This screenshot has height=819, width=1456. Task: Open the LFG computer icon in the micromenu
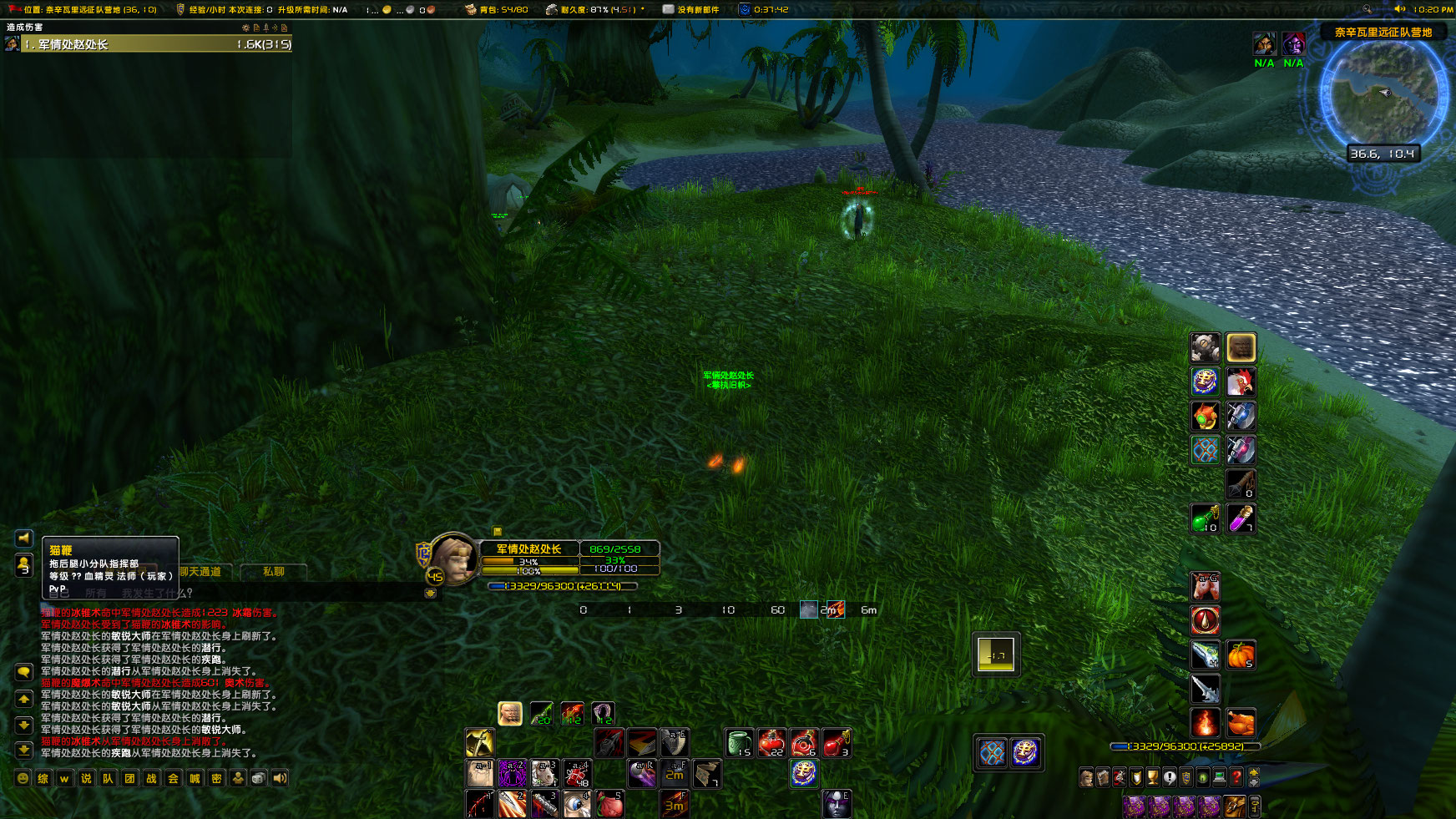[x=1218, y=776]
